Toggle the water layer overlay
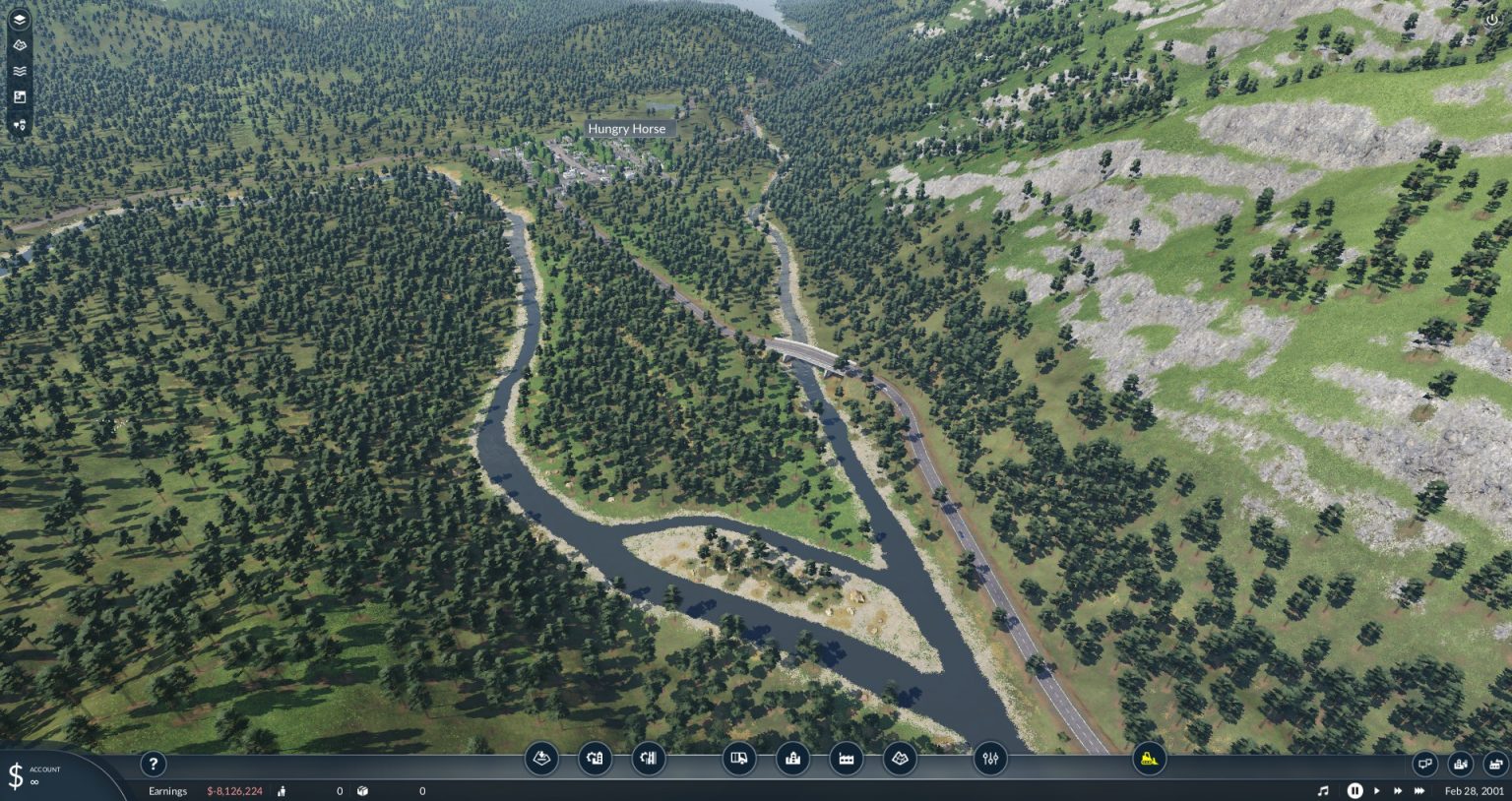The height and width of the screenshot is (801, 1512). (x=19, y=70)
